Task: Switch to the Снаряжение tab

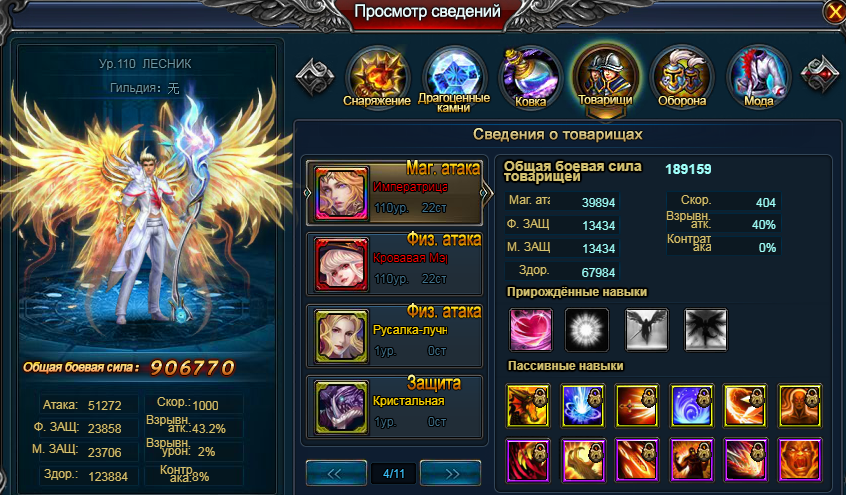Action: click(376, 75)
